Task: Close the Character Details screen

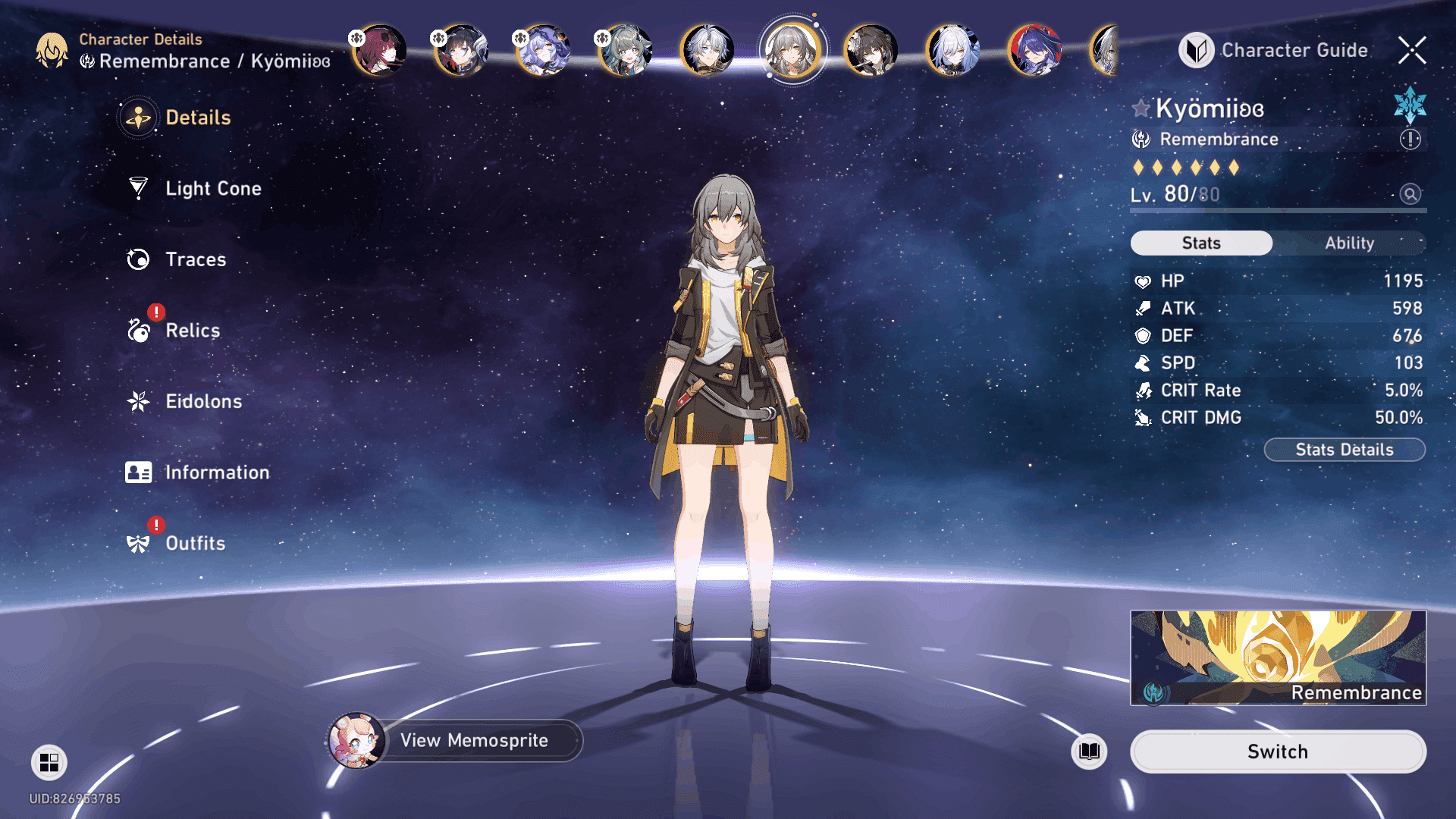Action: 1411,50
